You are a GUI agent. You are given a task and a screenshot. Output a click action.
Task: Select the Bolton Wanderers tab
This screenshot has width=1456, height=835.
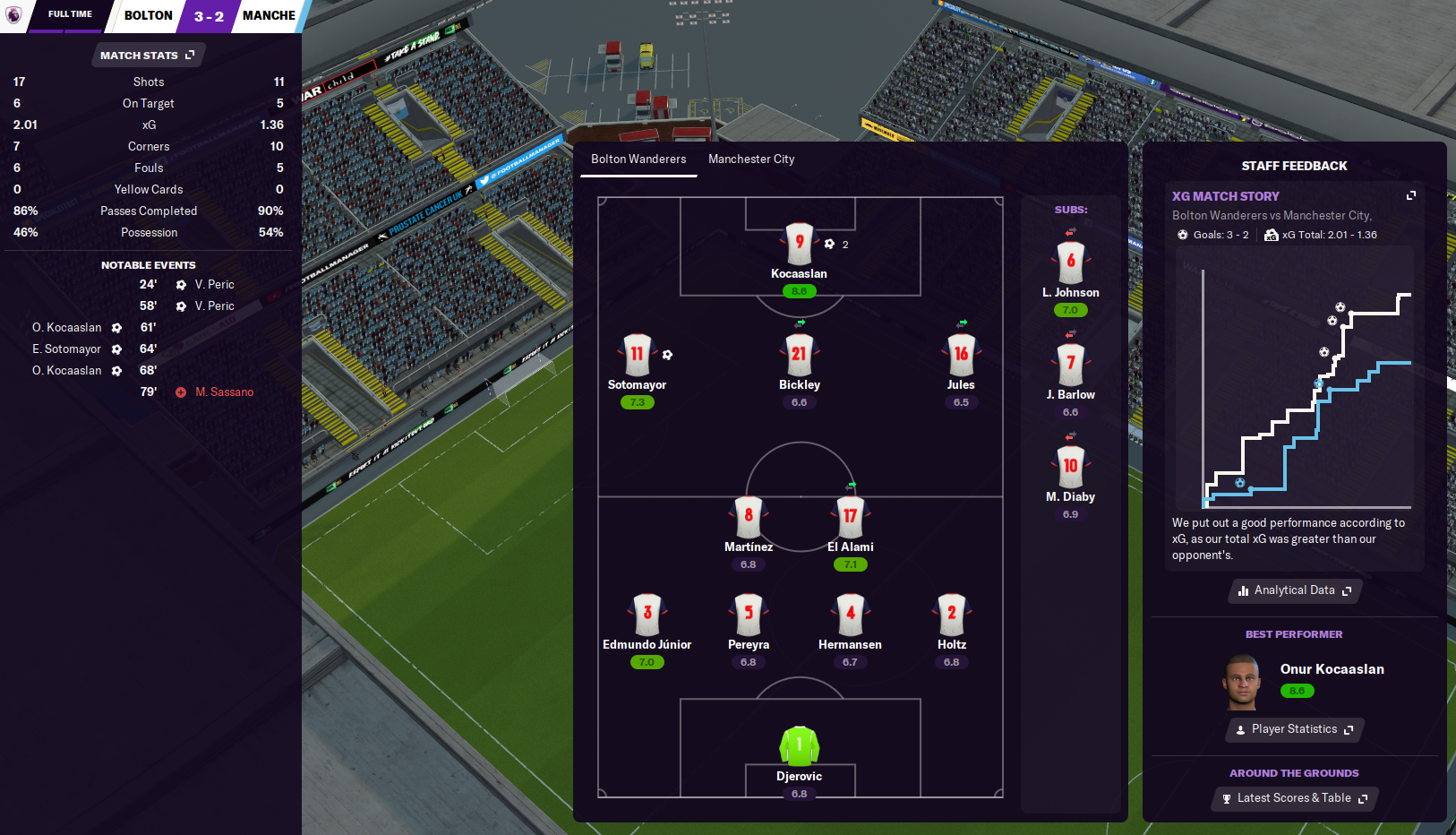638,159
